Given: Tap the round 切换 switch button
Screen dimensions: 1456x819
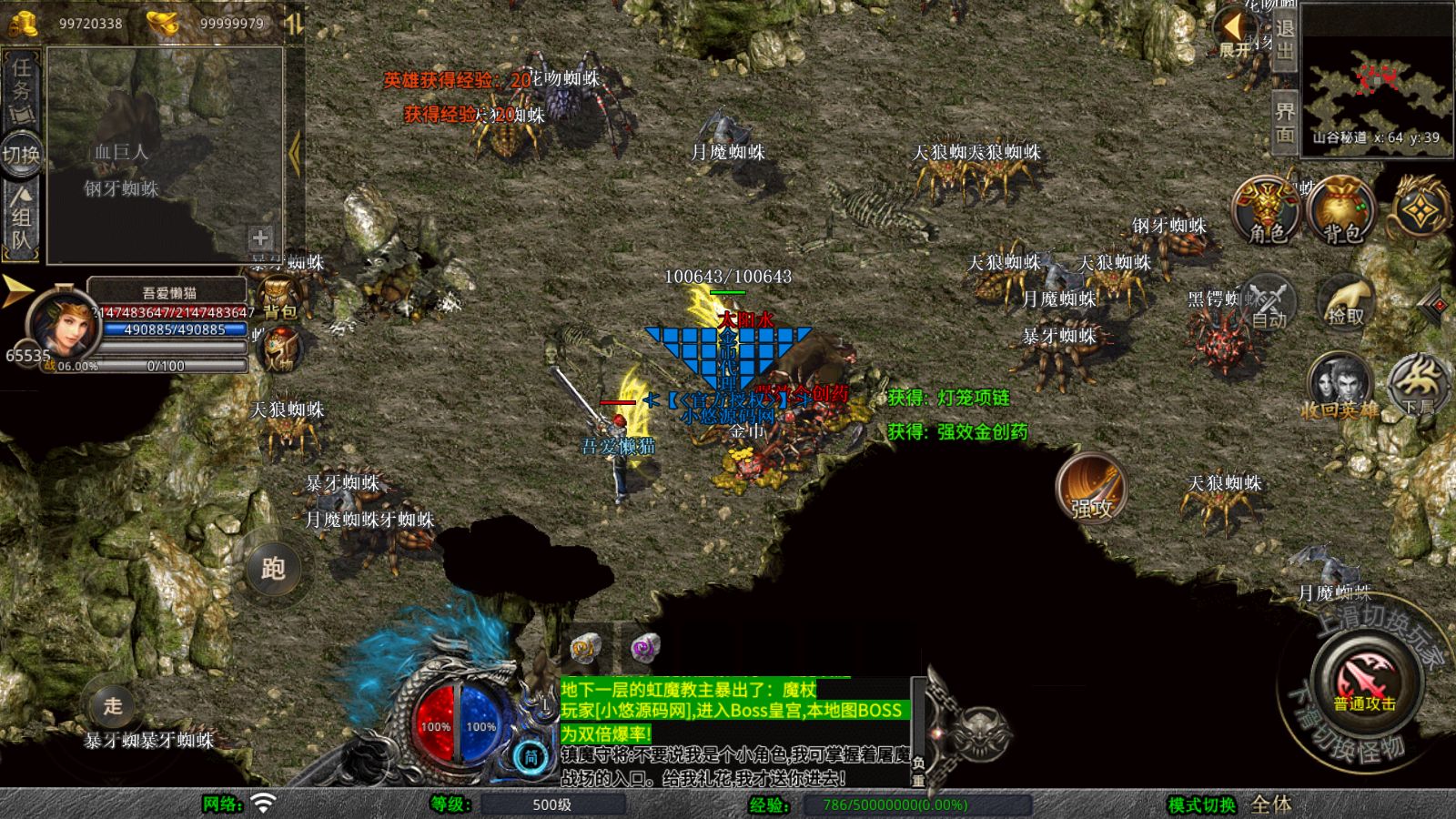Looking at the screenshot, I should pos(21,155).
